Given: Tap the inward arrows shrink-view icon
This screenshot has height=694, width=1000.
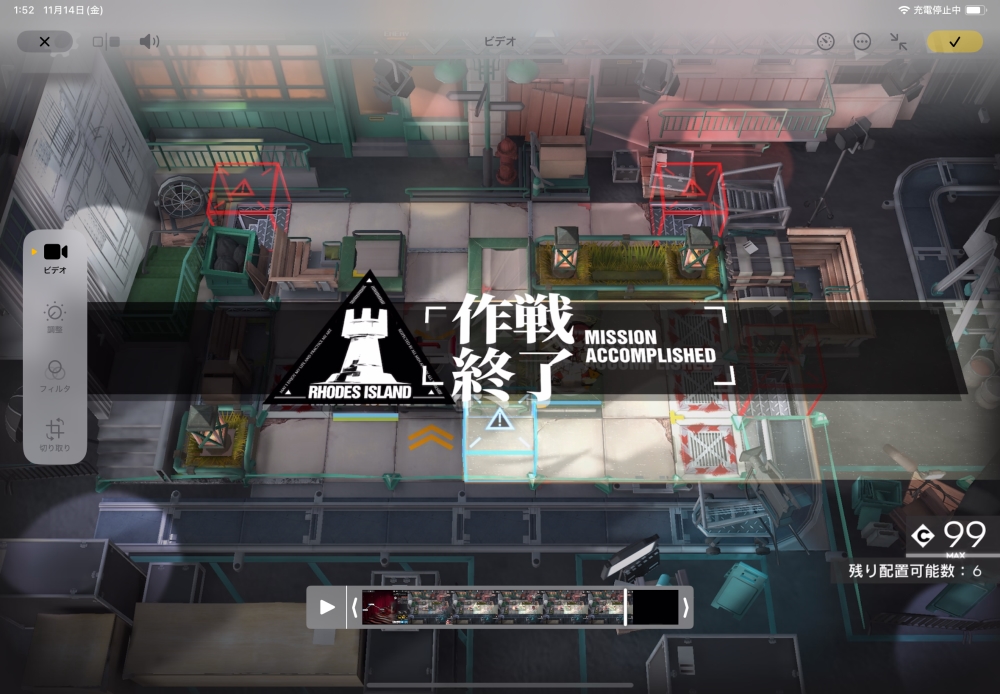Looking at the screenshot, I should 898,42.
